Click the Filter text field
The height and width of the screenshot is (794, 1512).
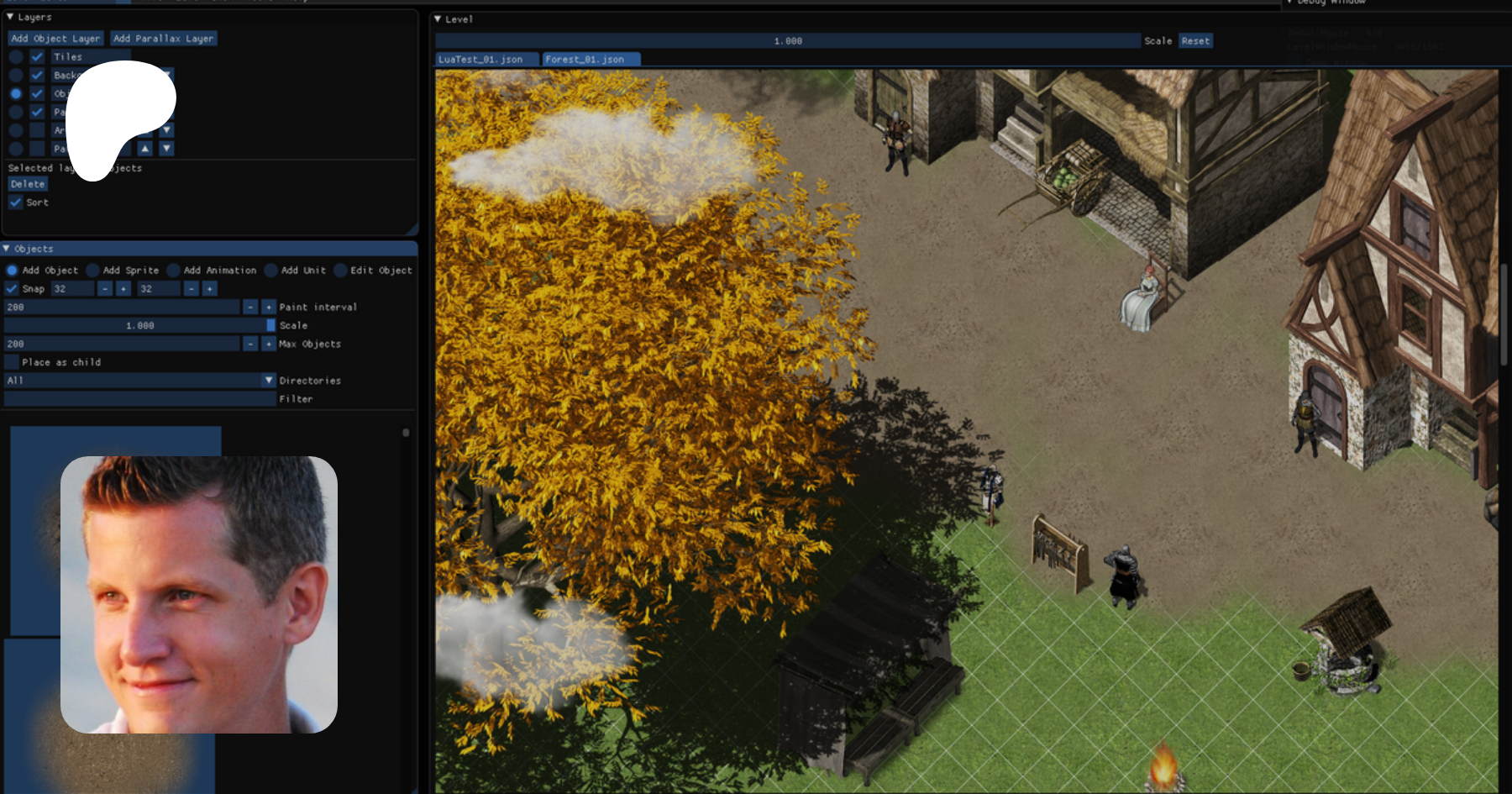pos(139,399)
